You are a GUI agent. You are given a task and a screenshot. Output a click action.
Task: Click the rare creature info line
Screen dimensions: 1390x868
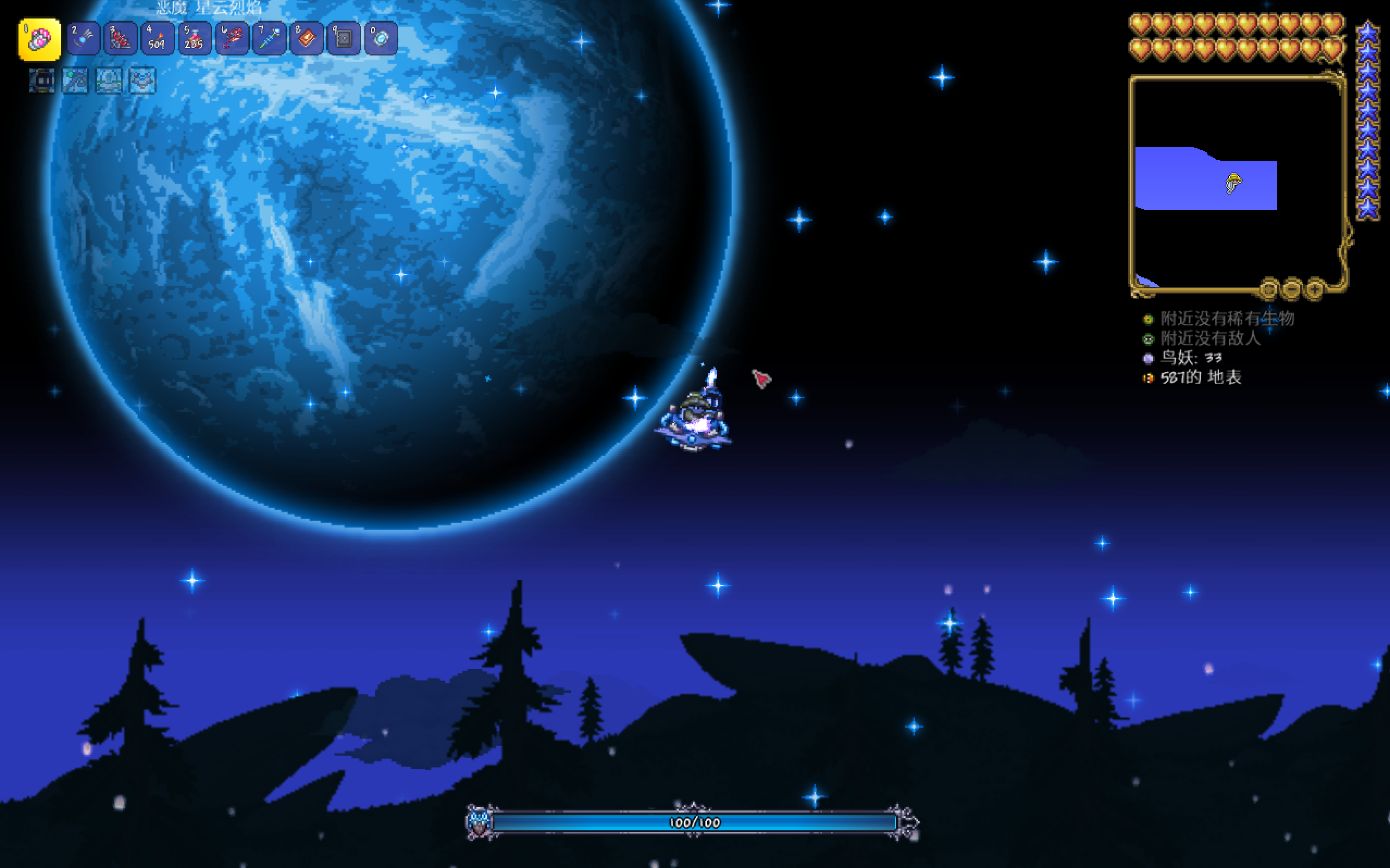pyautogui.click(x=1226, y=319)
